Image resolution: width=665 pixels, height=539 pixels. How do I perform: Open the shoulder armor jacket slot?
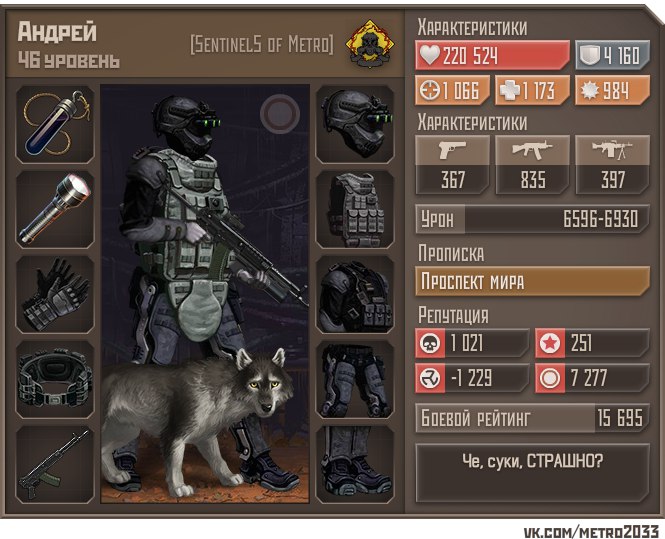[x=355, y=295]
